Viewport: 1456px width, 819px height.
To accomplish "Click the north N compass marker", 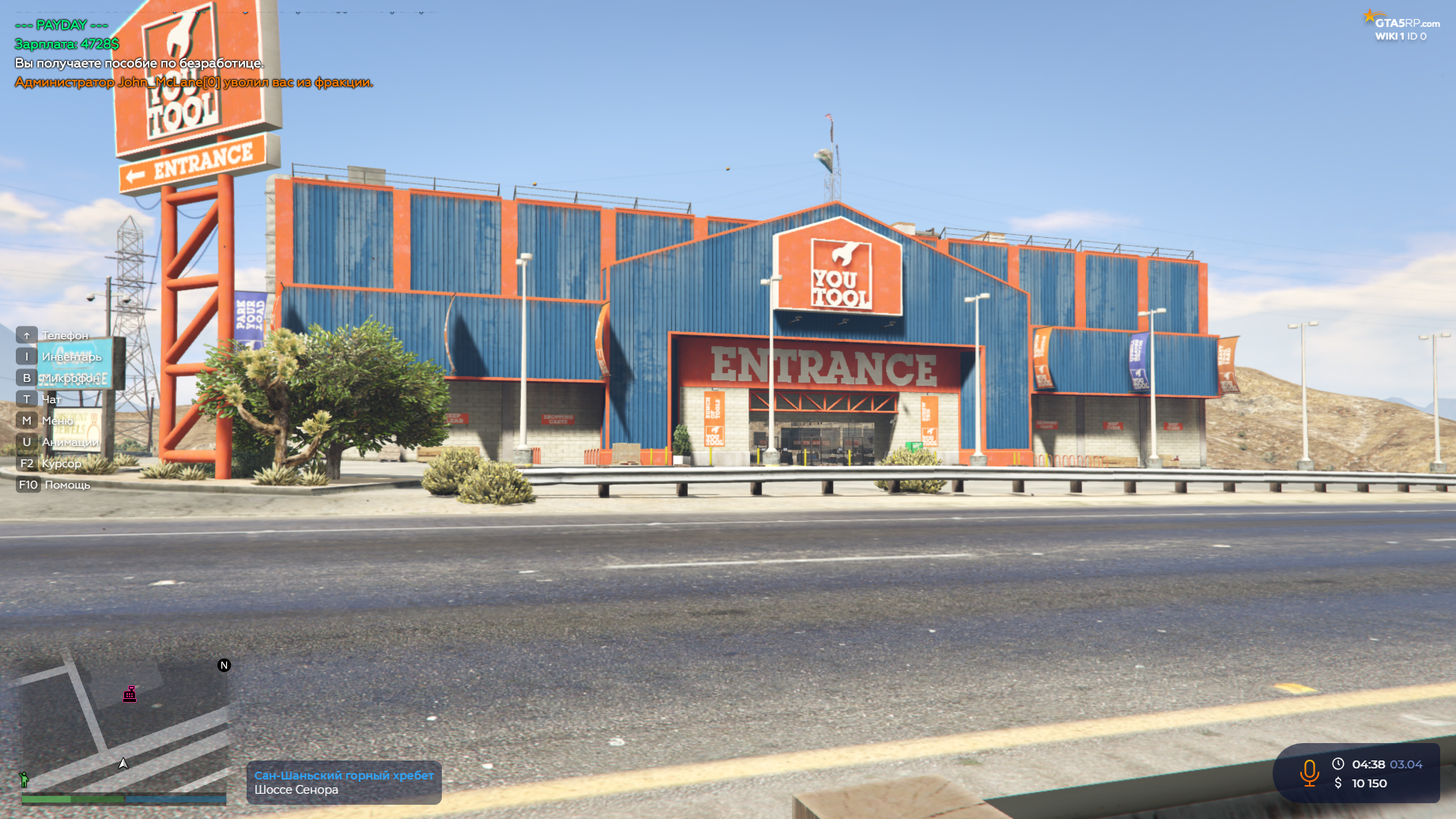I will tap(224, 666).
